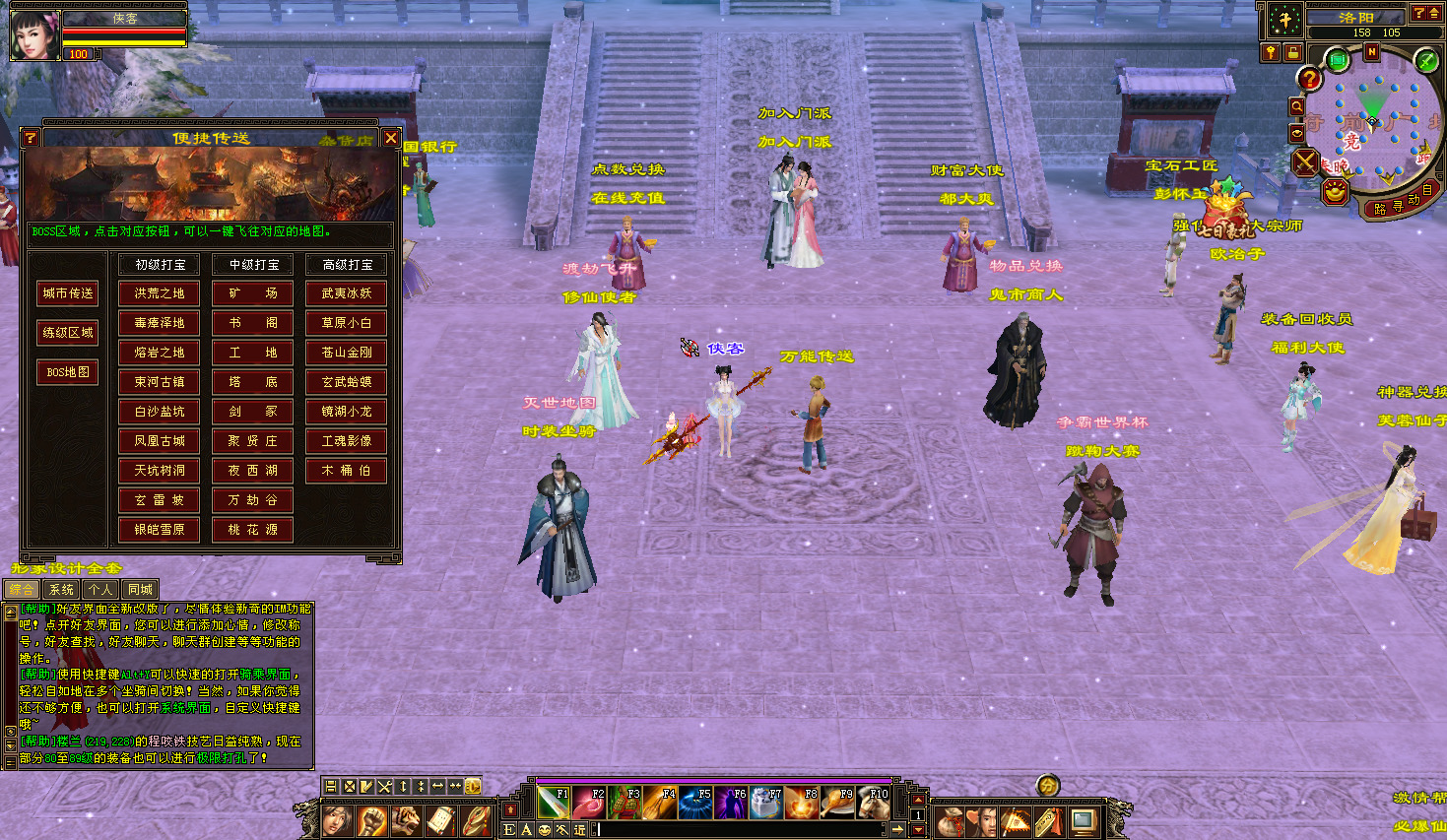Open the money pouch bag icon
This screenshot has height=840, width=1447.
tap(950, 820)
